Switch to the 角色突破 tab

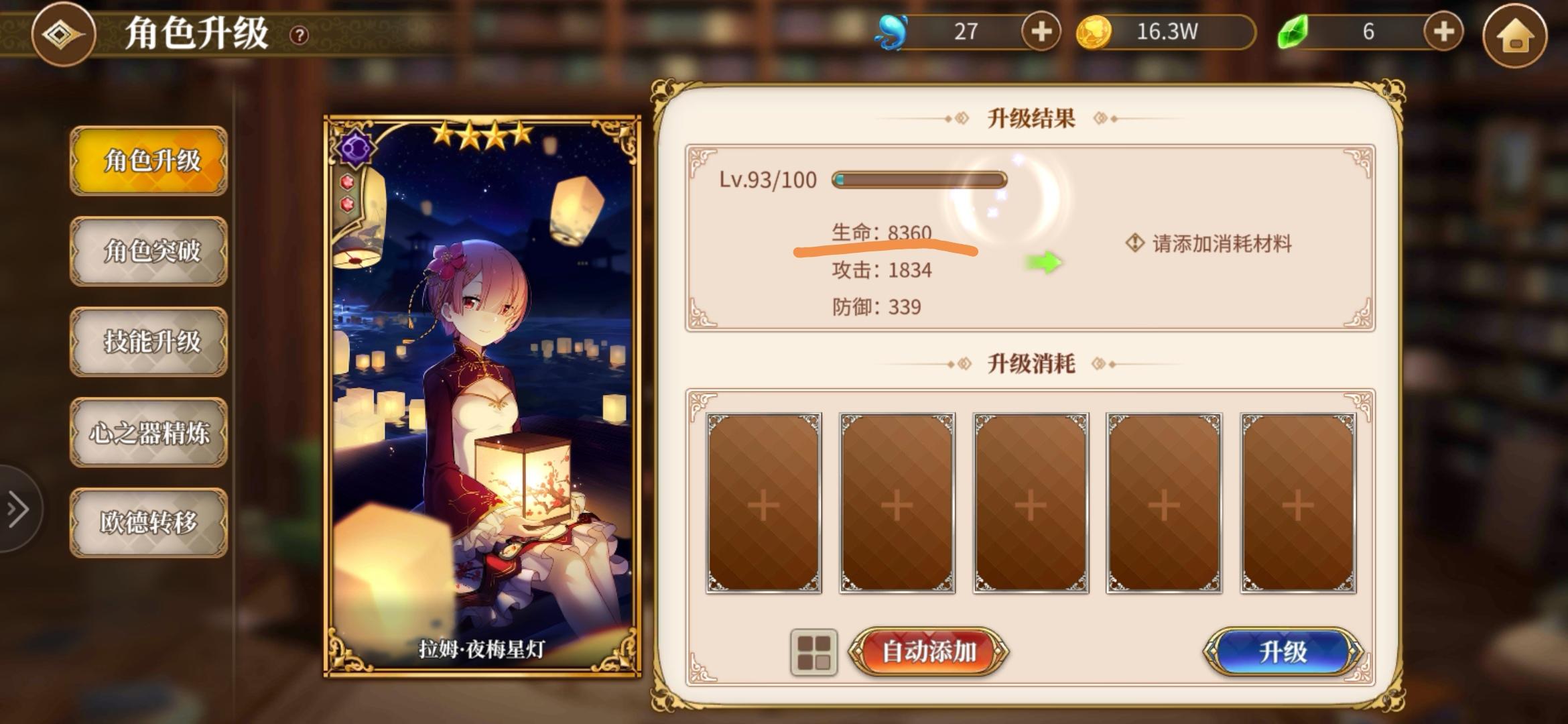coord(149,253)
